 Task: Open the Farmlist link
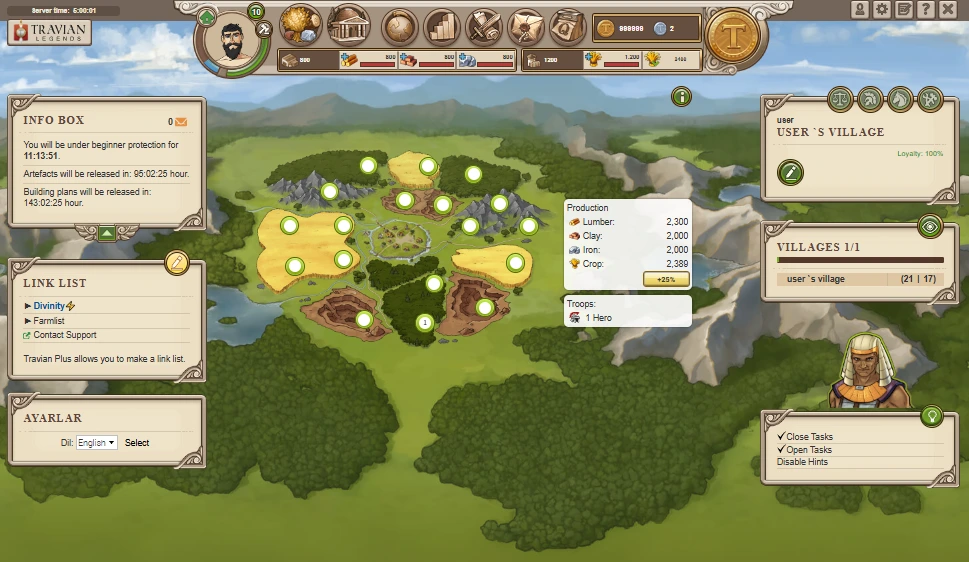click(x=49, y=320)
